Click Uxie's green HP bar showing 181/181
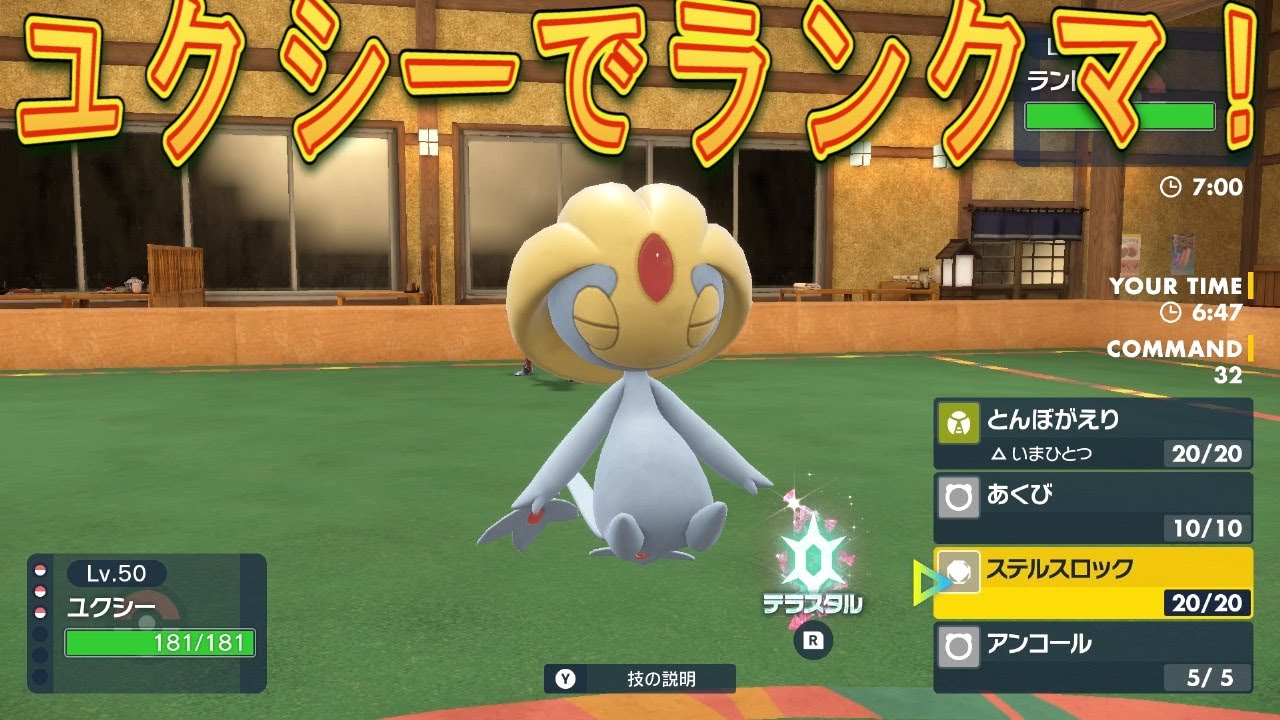Screen dimensions: 1280x720 pos(160,644)
